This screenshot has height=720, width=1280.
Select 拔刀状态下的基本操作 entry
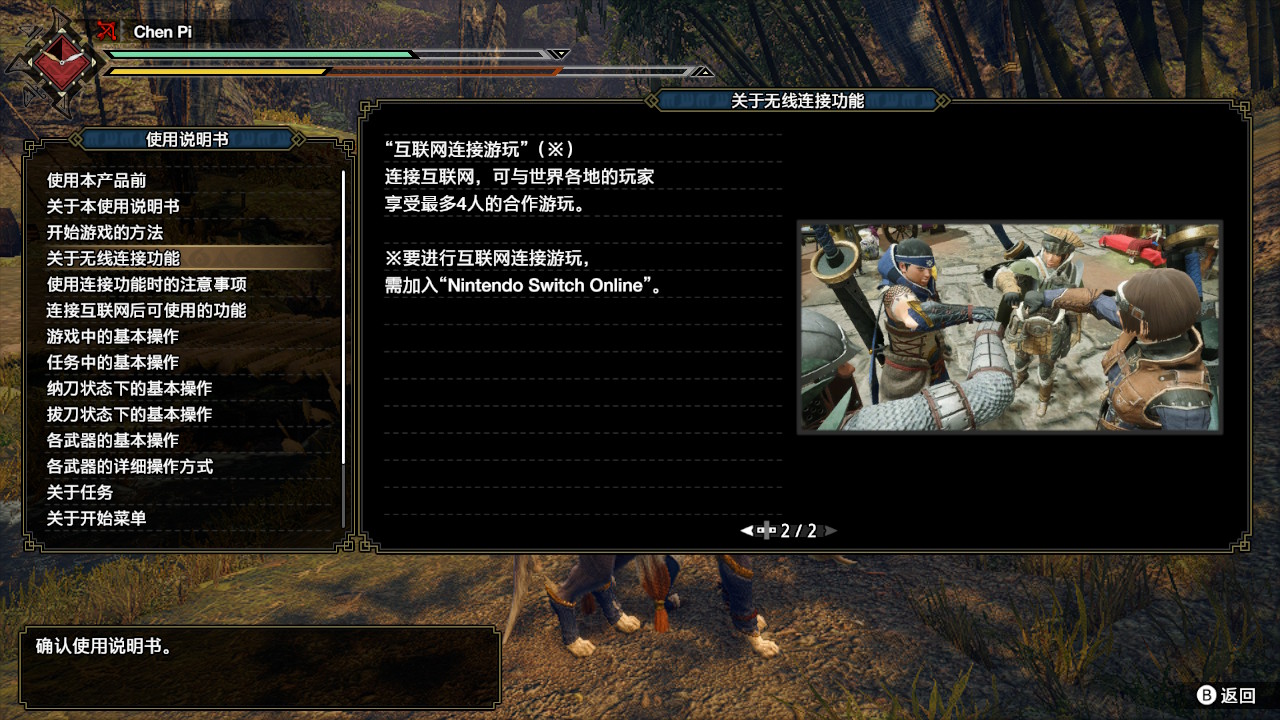pyautogui.click(x=129, y=414)
